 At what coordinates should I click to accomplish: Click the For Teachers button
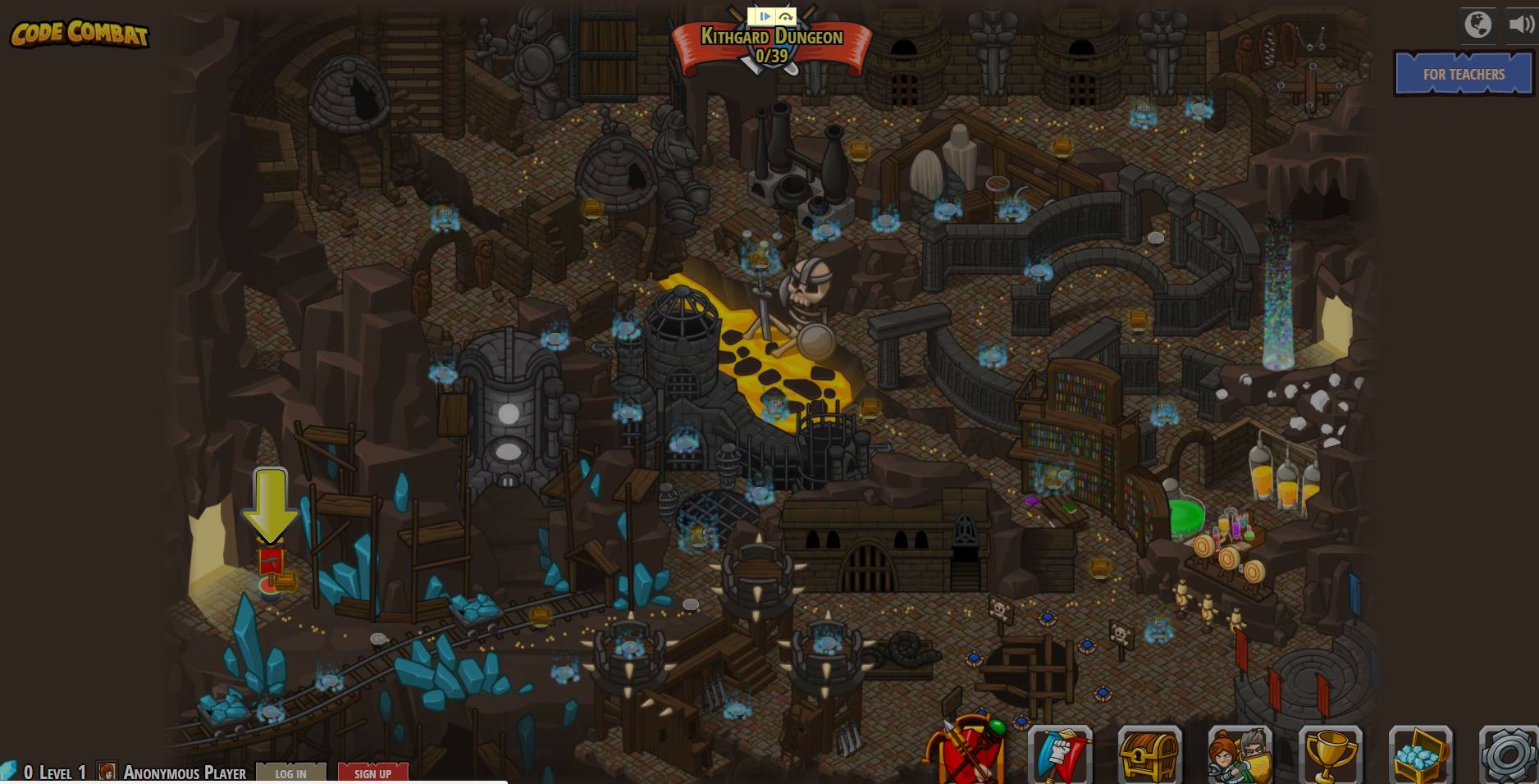tap(1464, 74)
